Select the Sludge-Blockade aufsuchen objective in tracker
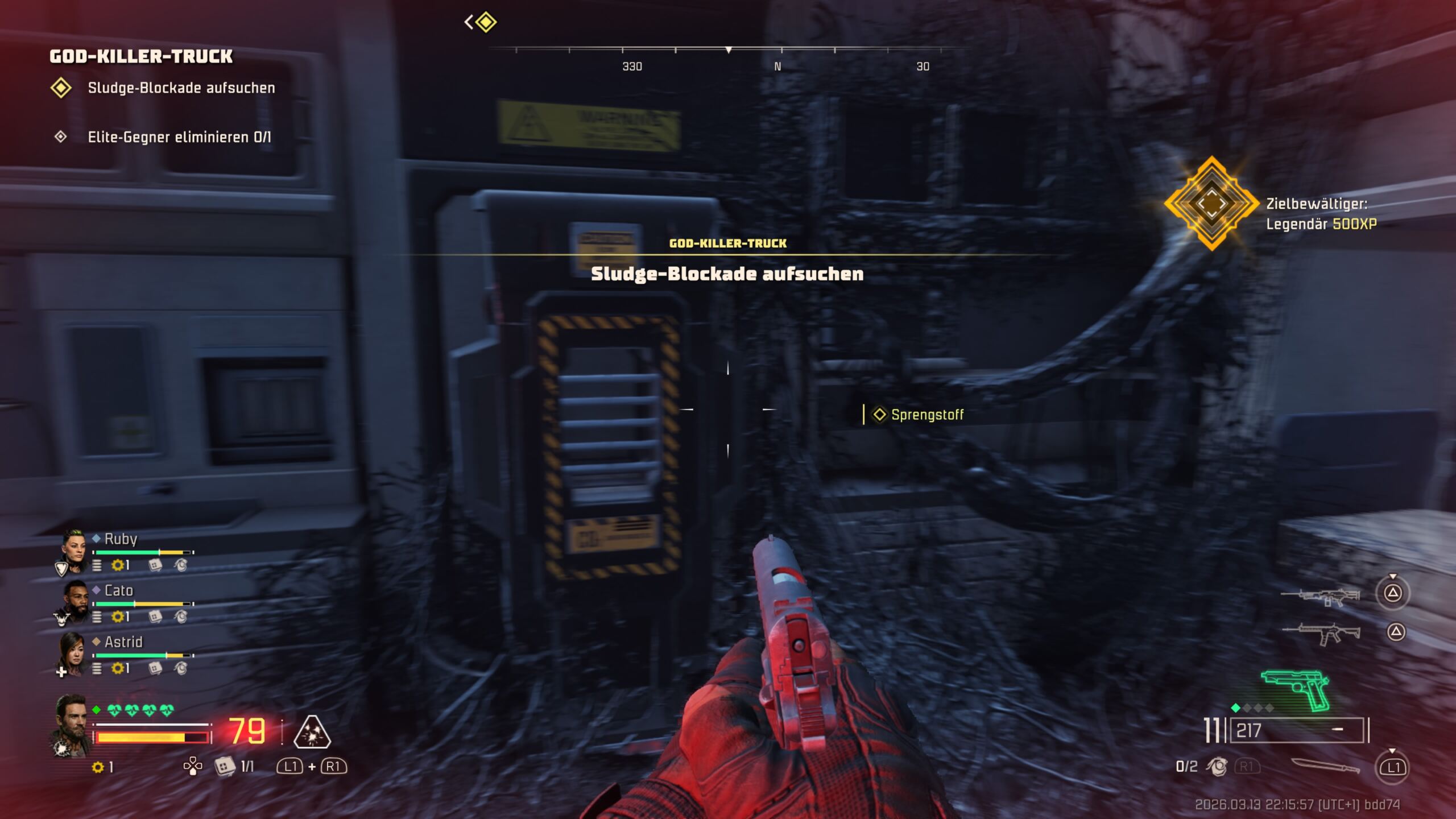Screen dimensions: 1456x819 click(181, 88)
